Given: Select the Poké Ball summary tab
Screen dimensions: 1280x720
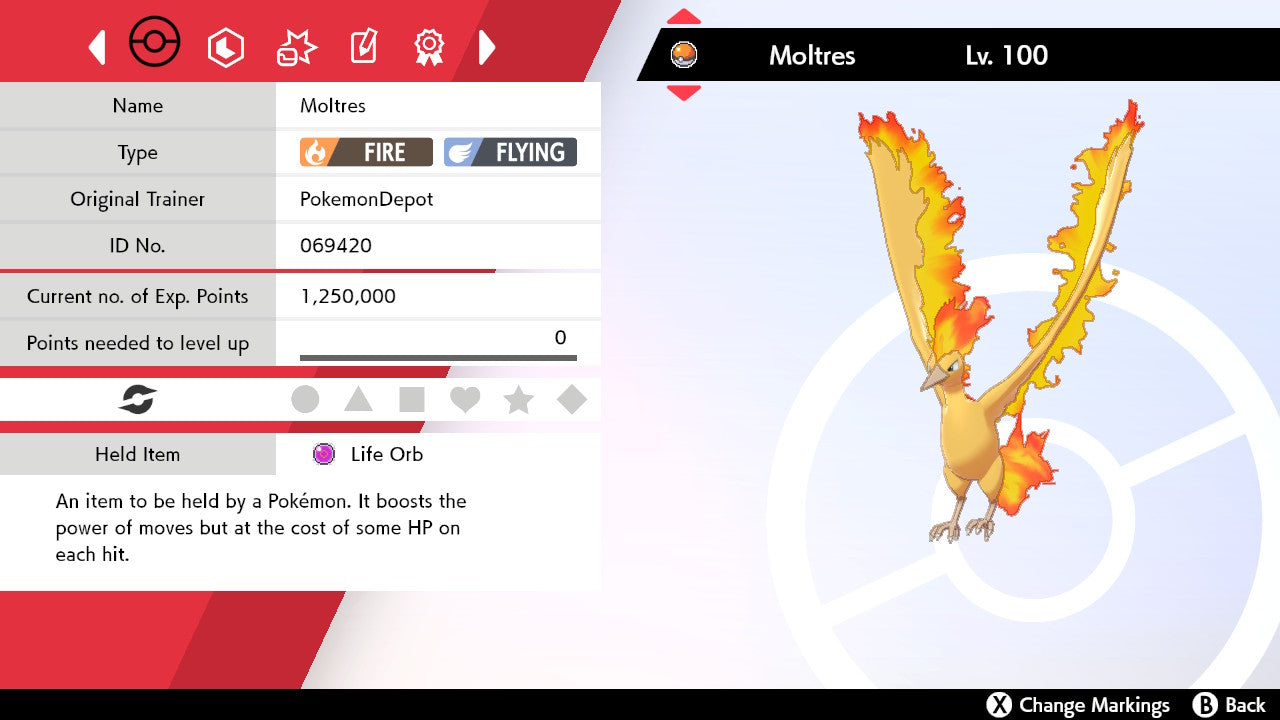Looking at the screenshot, I should pyautogui.click(x=155, y=44).
